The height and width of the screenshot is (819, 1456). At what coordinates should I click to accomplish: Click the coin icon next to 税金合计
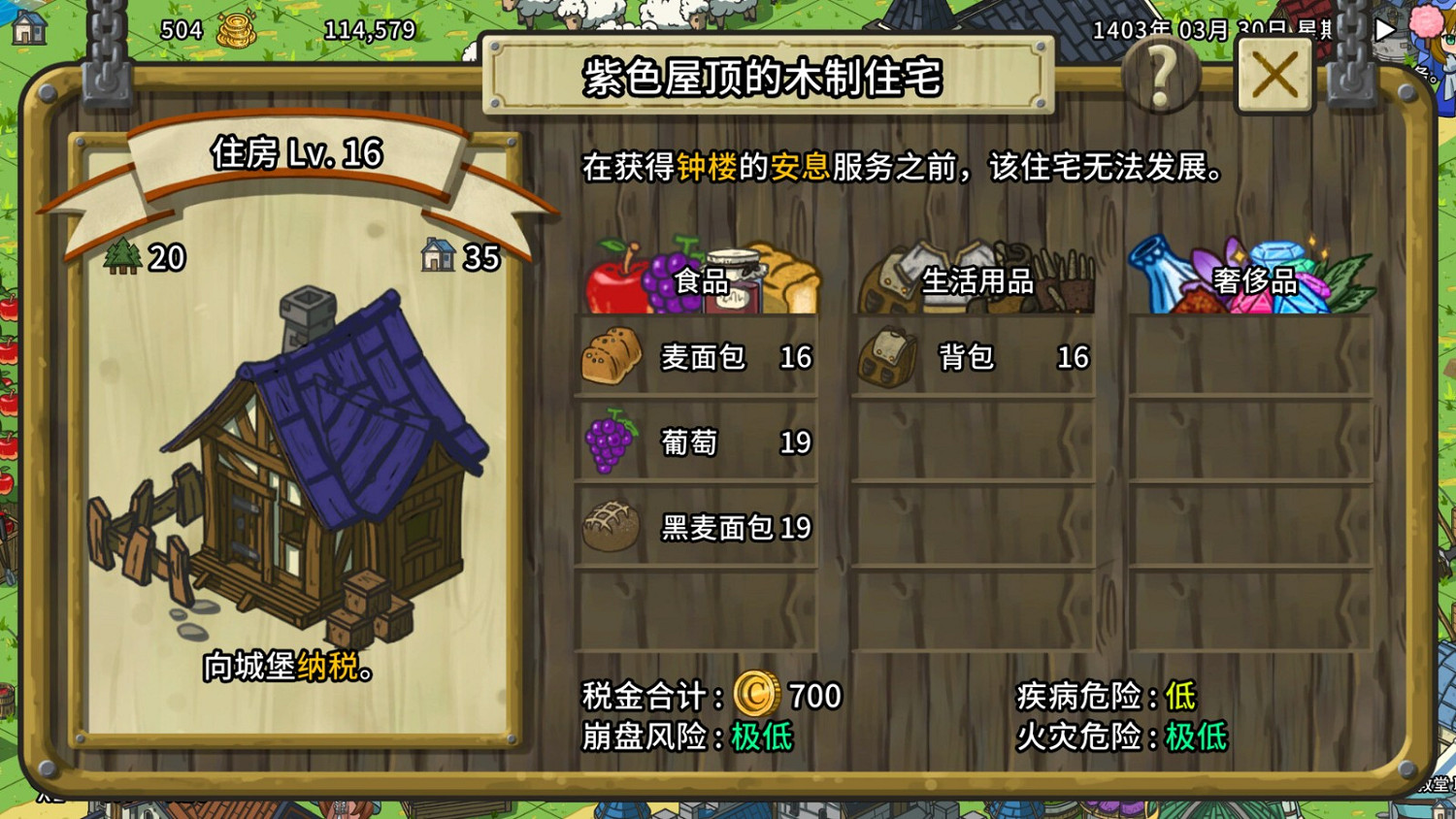click(757, 696)
